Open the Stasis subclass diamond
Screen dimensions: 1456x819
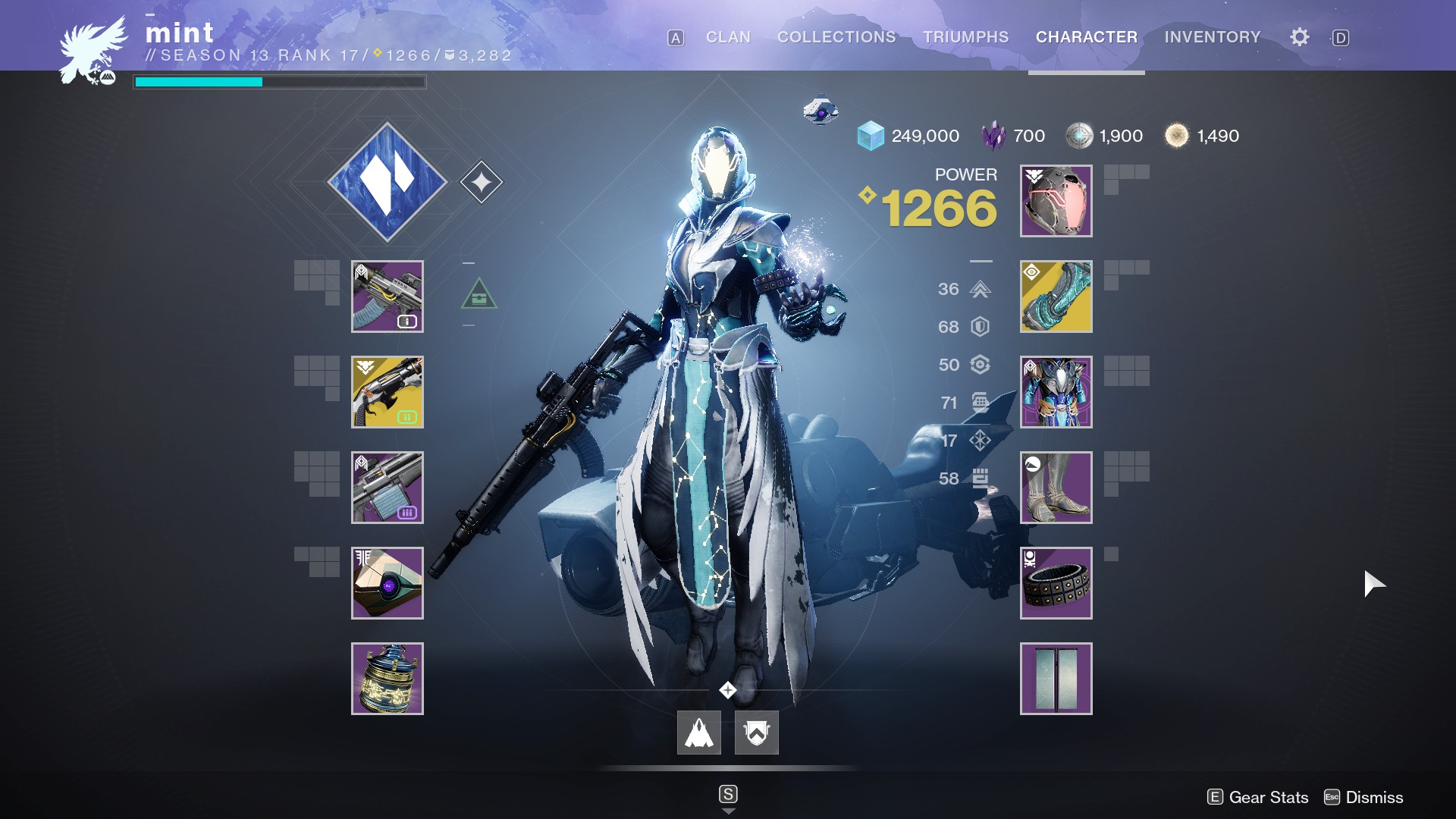point(388,182)
